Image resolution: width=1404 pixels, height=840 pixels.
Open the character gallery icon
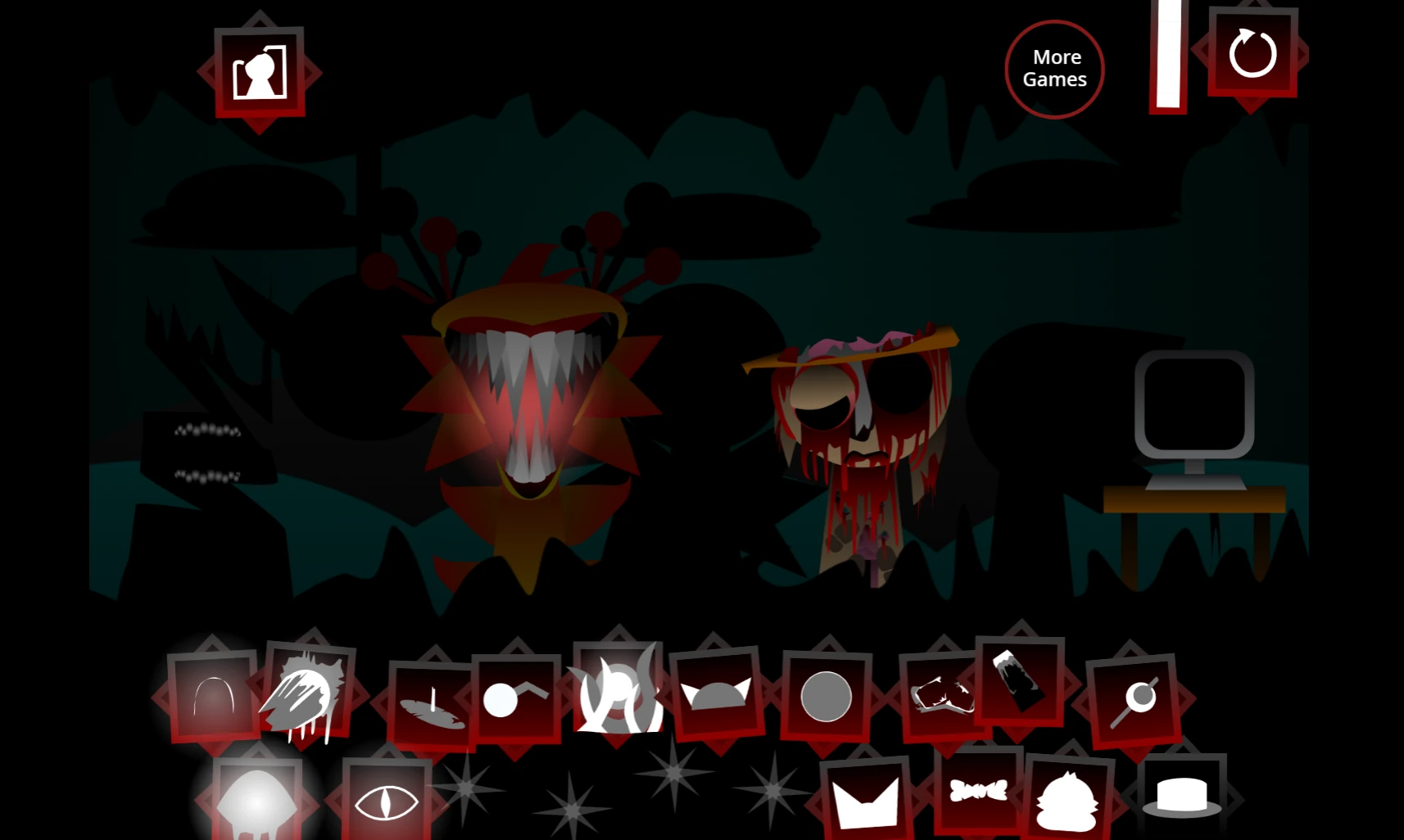coord(260,73)
